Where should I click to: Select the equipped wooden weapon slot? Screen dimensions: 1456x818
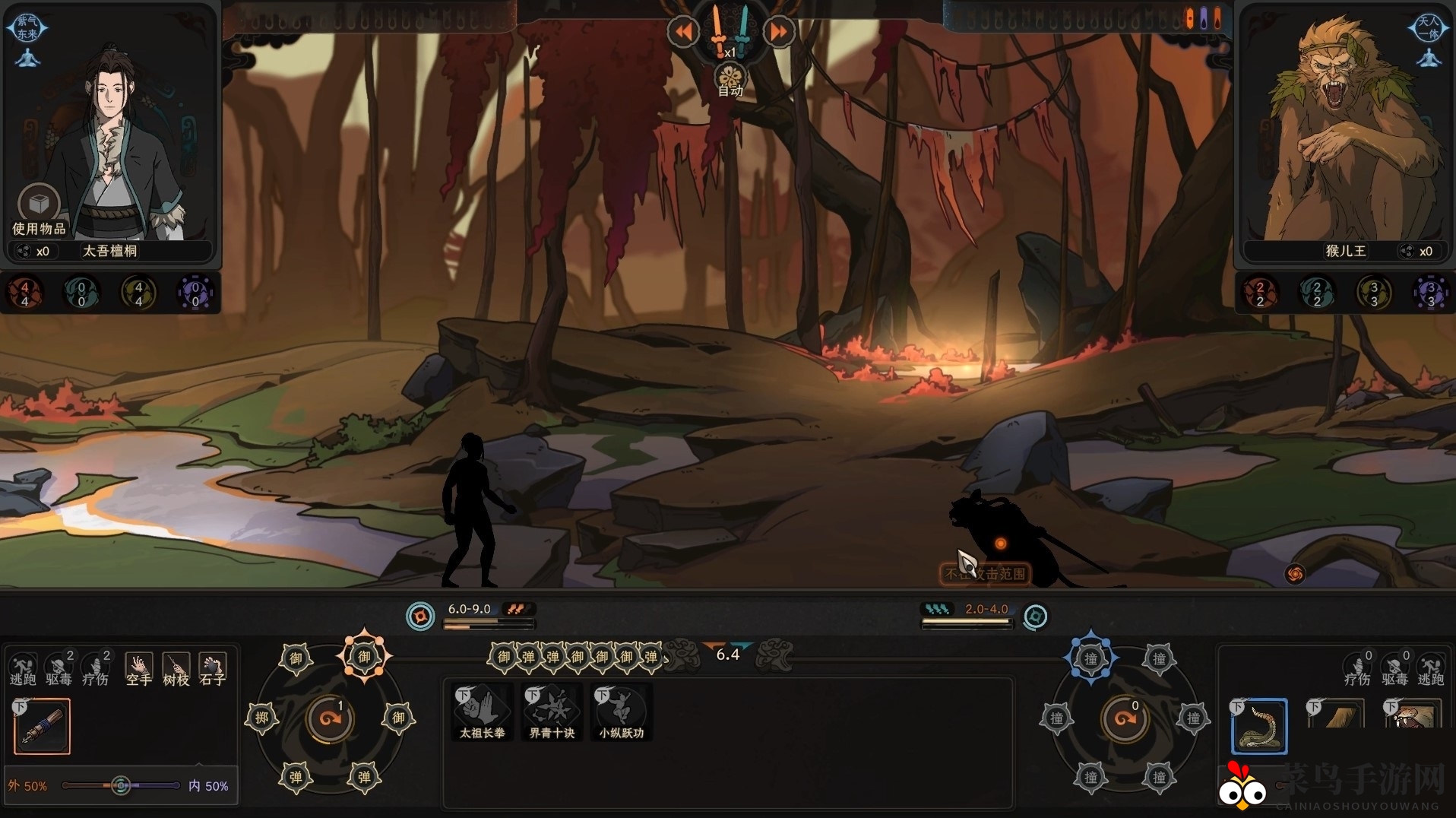point(43,727)
